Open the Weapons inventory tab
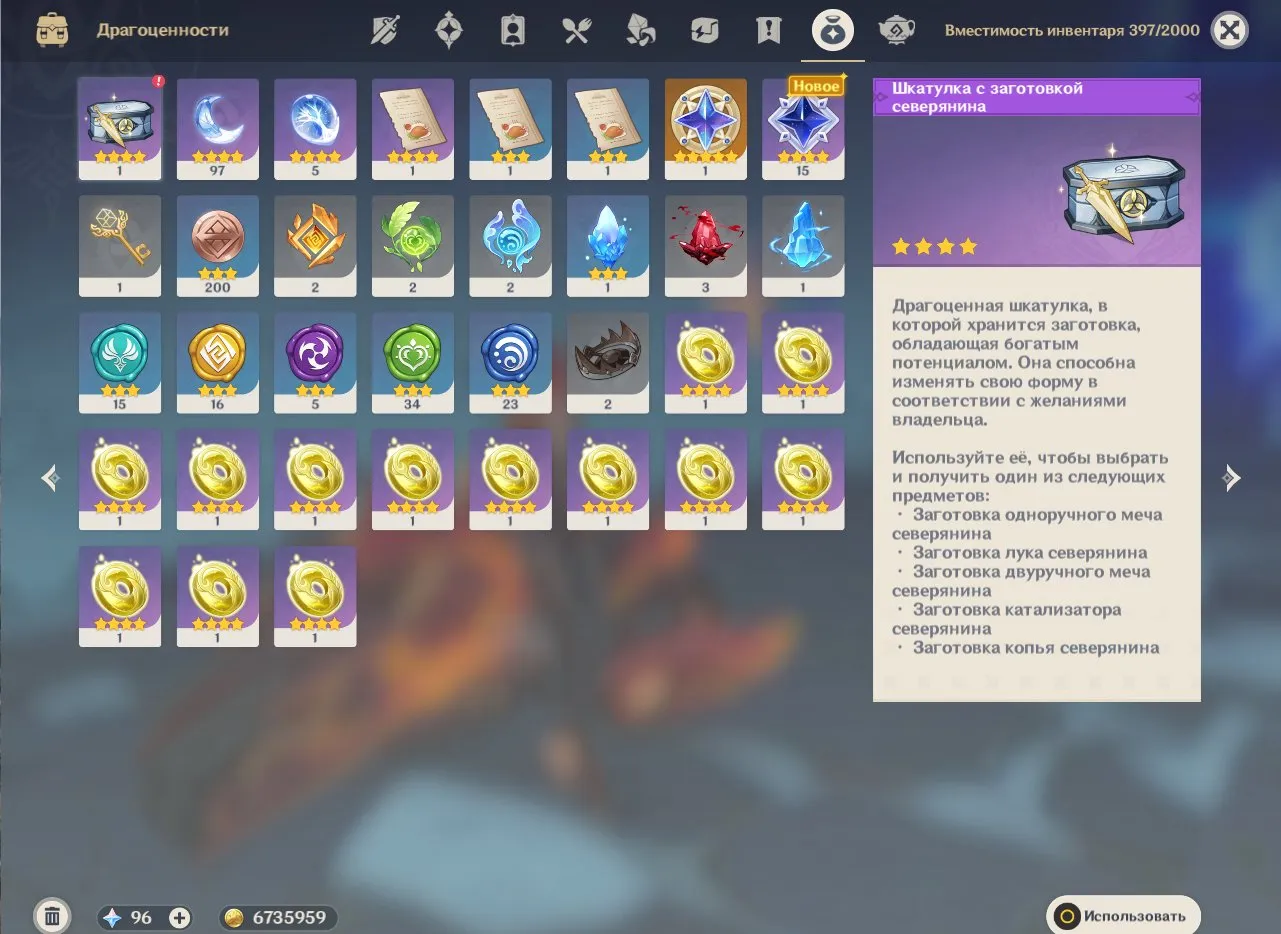 [384, 29]
